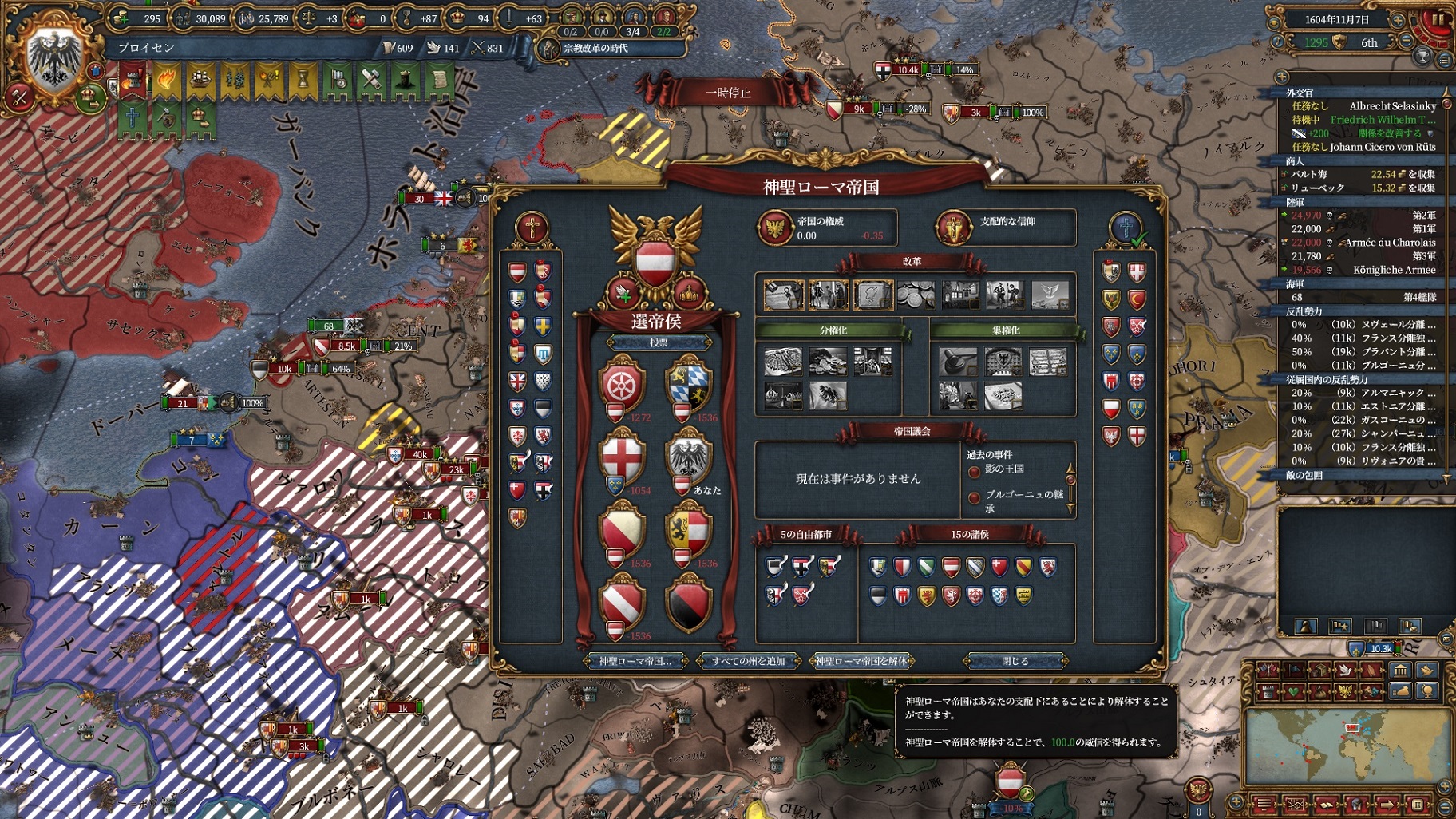
Task: Select the 支配的な信仰 dominant faith icon
Action: (x=953, y=227)
